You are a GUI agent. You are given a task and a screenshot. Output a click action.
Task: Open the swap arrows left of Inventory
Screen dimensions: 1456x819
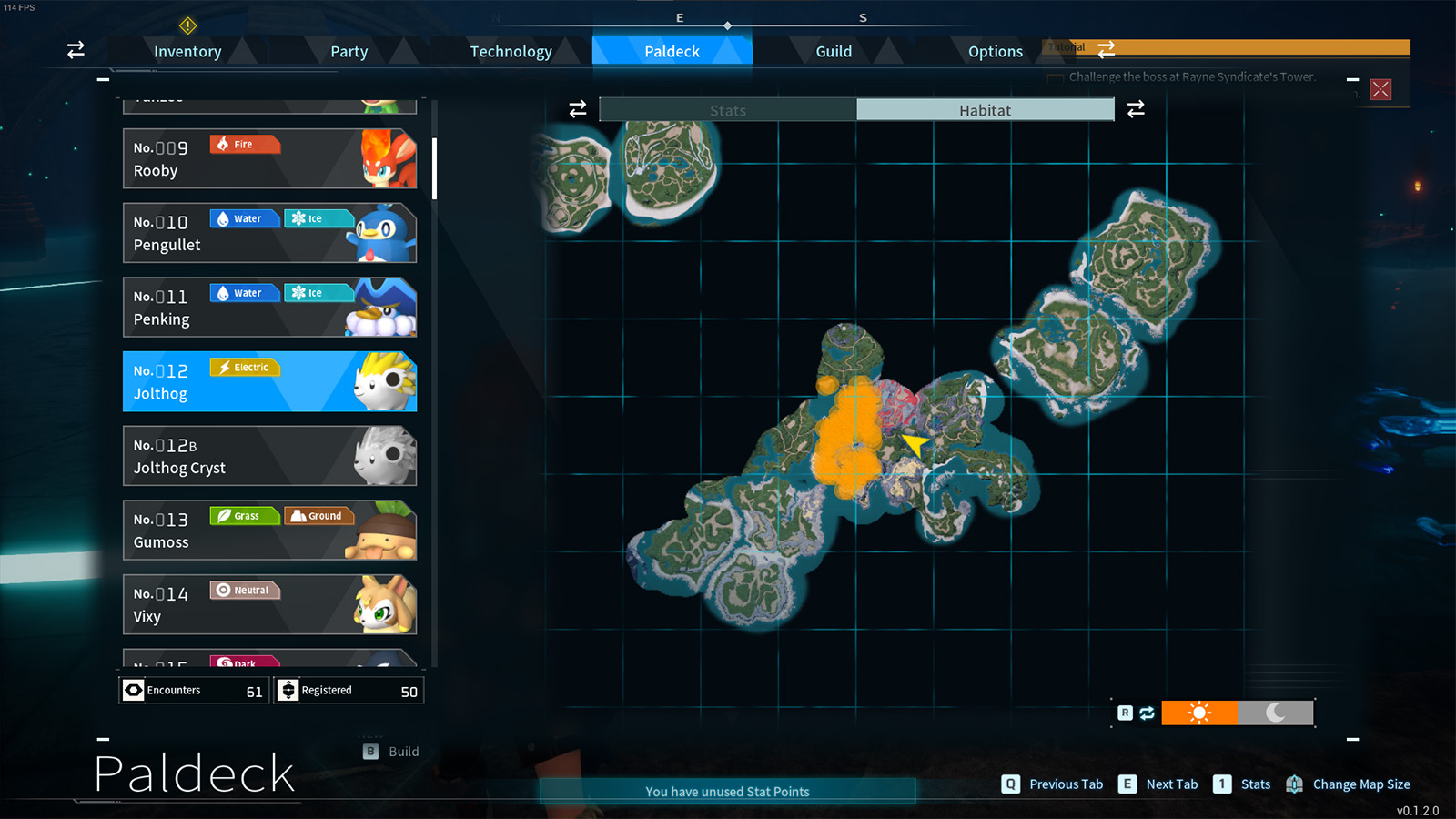coord(75,50)
